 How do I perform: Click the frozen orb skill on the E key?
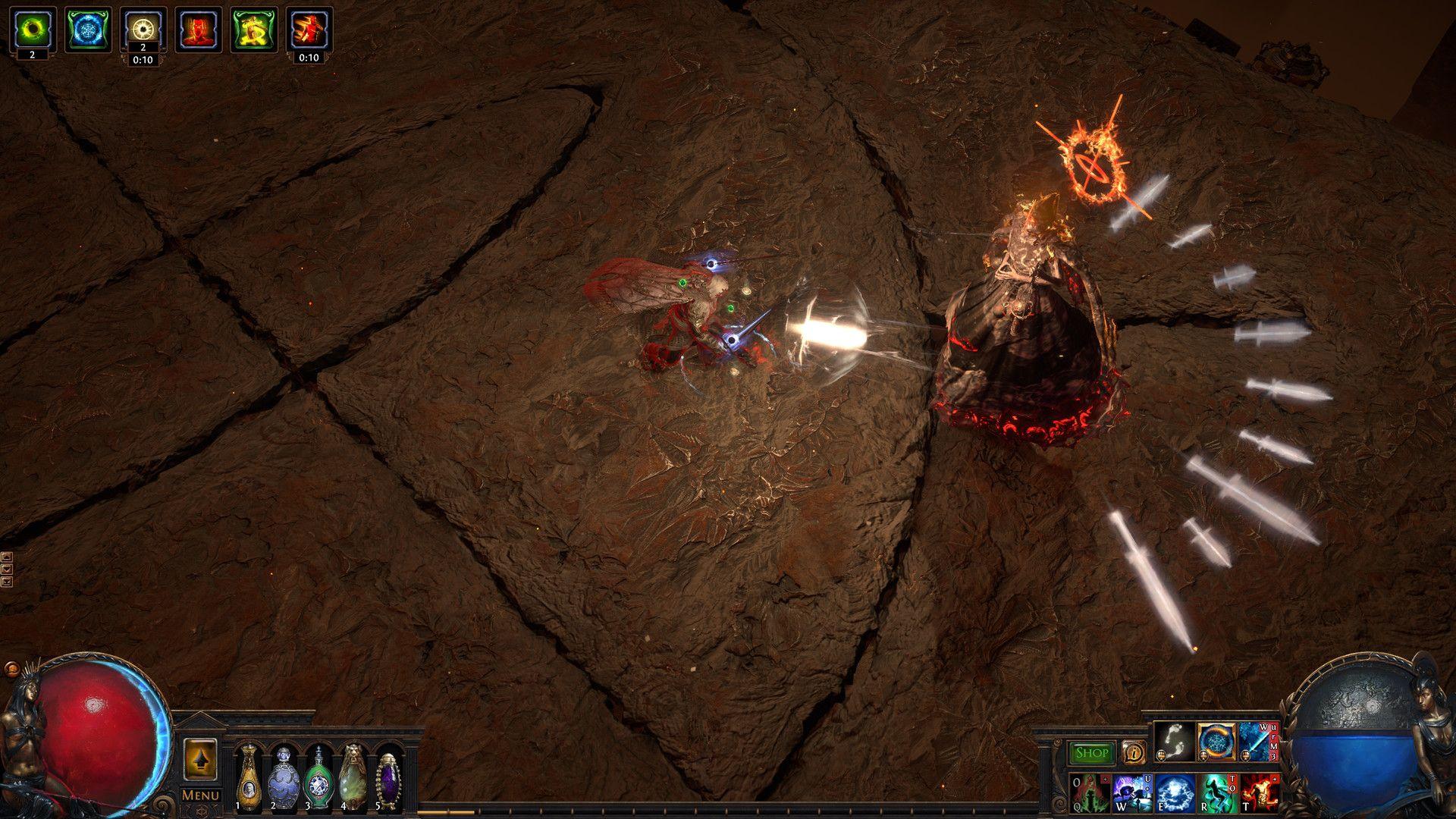click(1175, 795)
